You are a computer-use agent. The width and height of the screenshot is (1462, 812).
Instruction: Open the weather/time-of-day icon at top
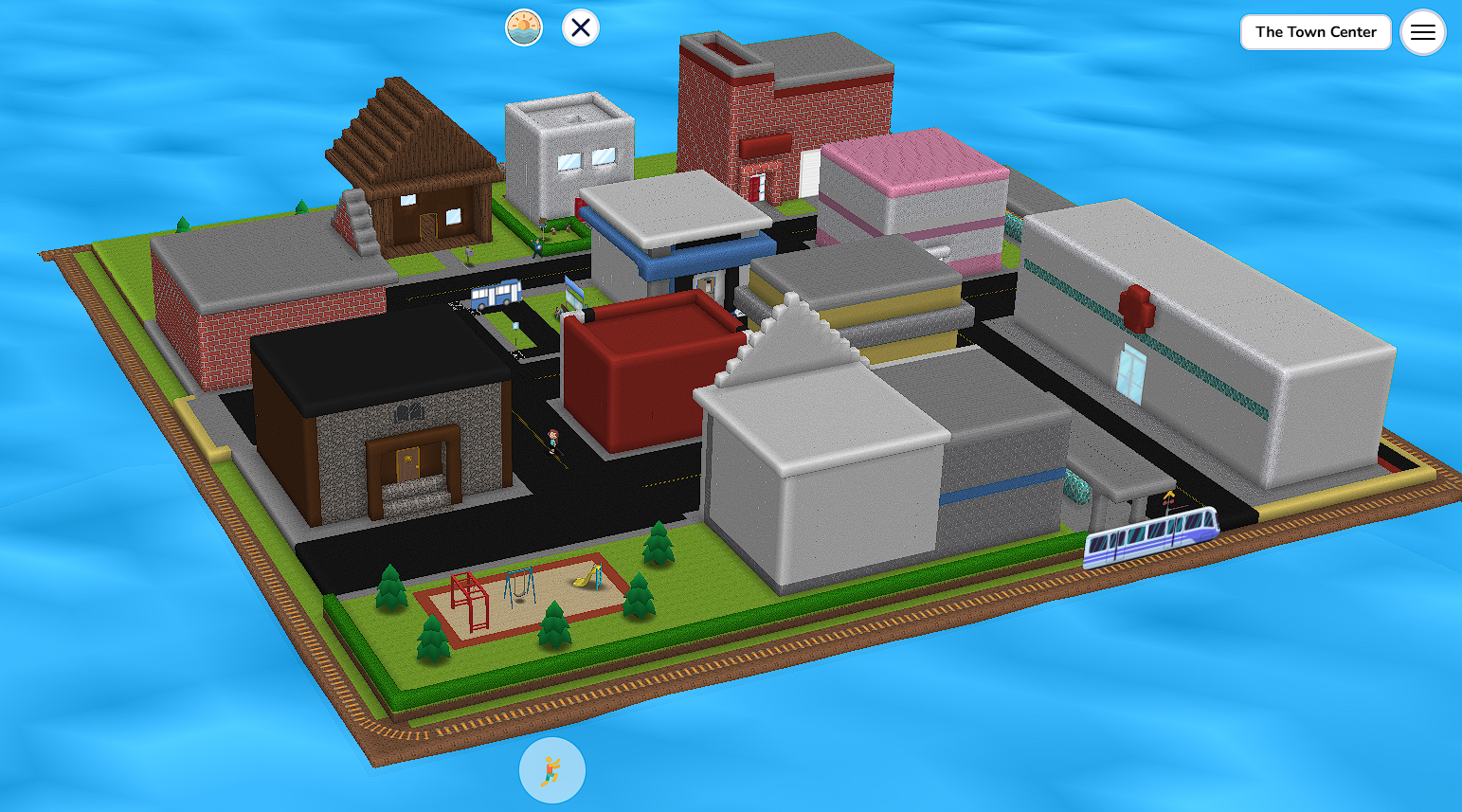click(524, 27)
